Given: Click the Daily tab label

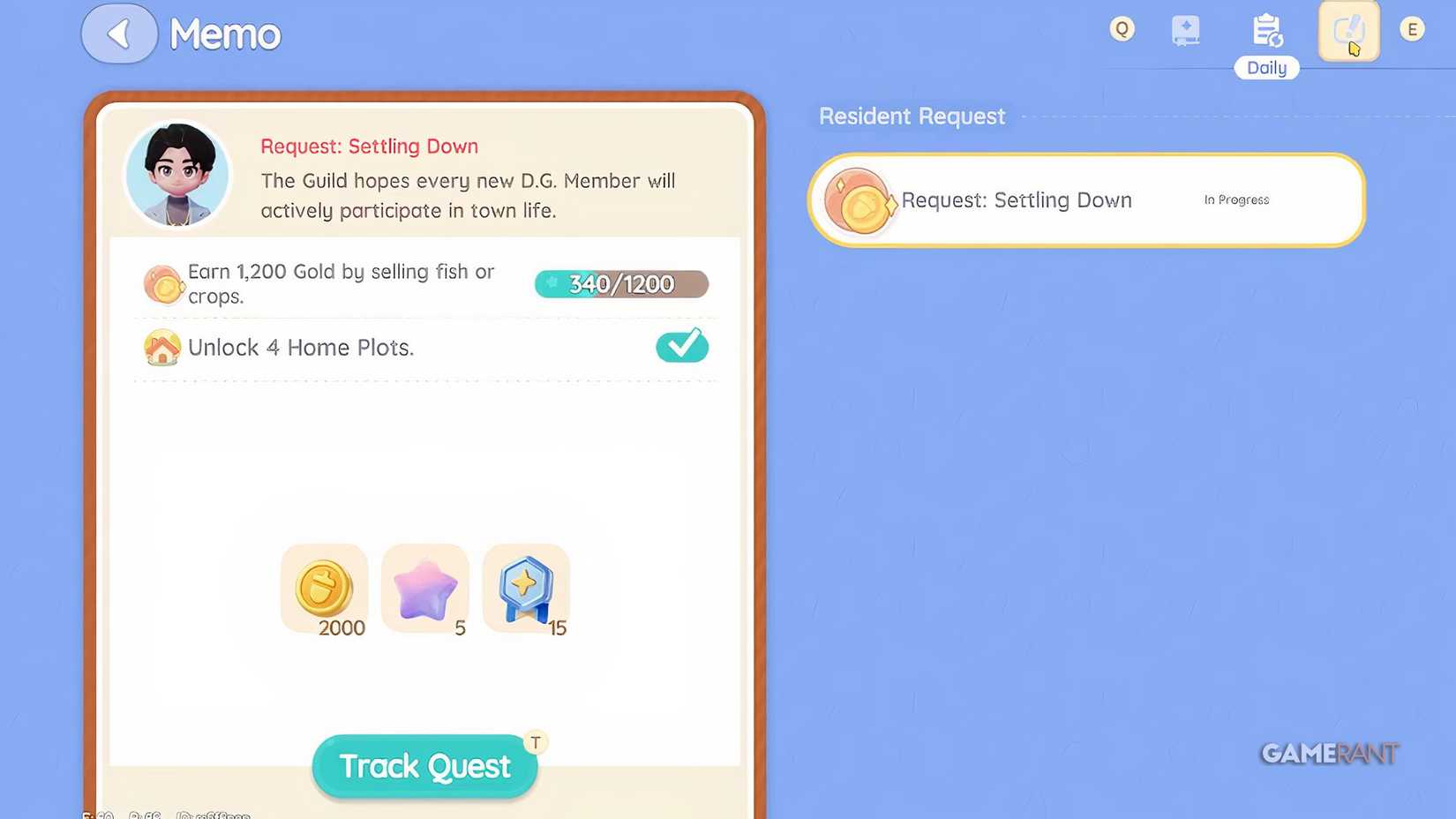Looking at the screenshot, I should point(1266,68).
